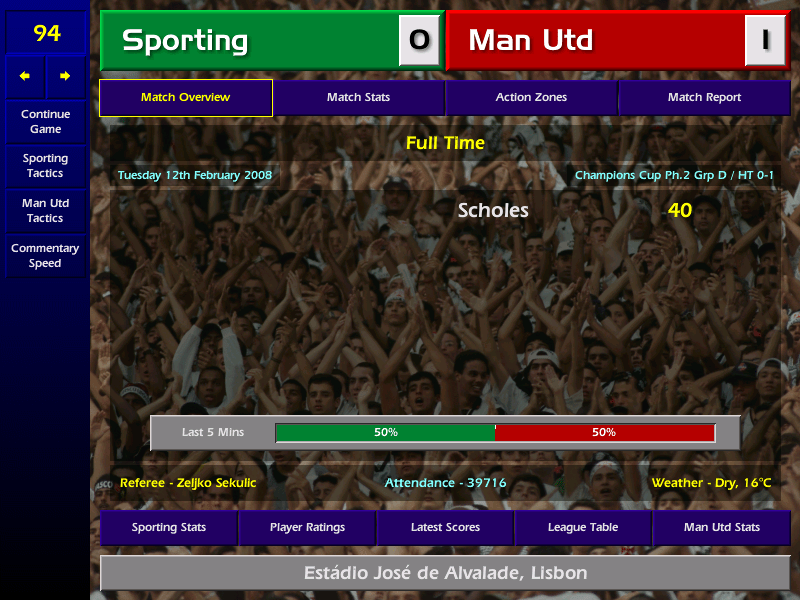The image size is (800, 600).
Task: Show Player Ratings
Action: (307, 528)
